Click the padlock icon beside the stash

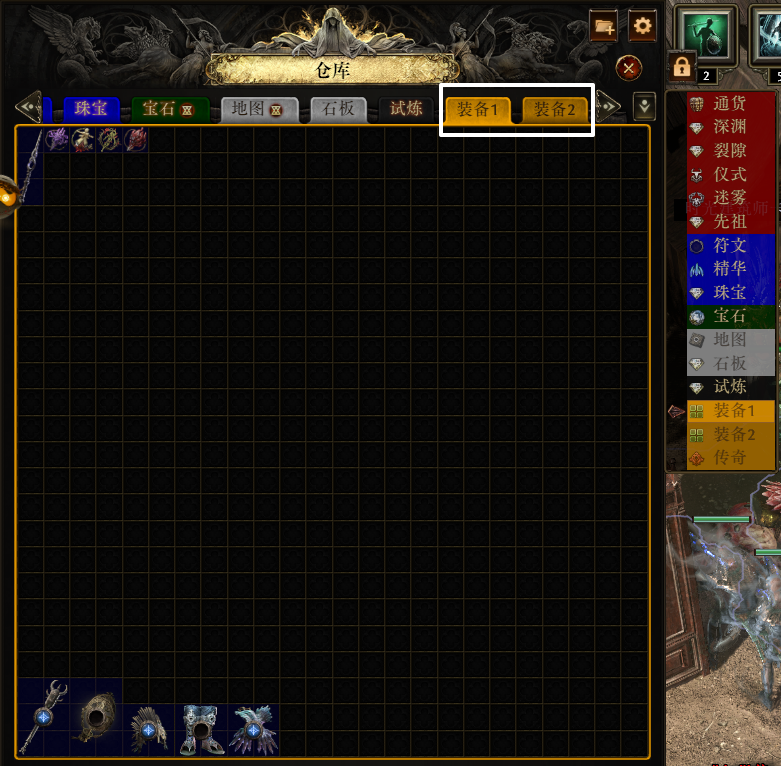pos(681,67)
